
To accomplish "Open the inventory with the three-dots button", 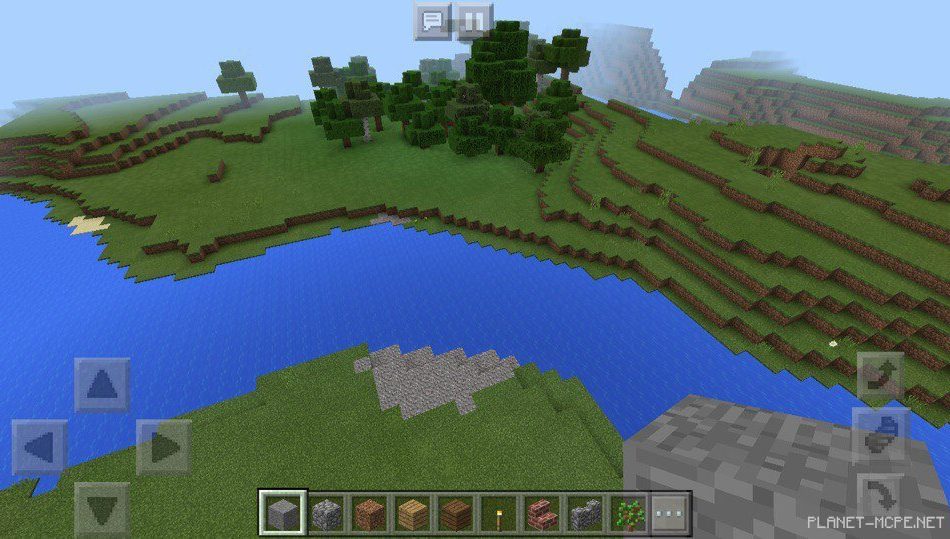I will (x=672, y=514).
